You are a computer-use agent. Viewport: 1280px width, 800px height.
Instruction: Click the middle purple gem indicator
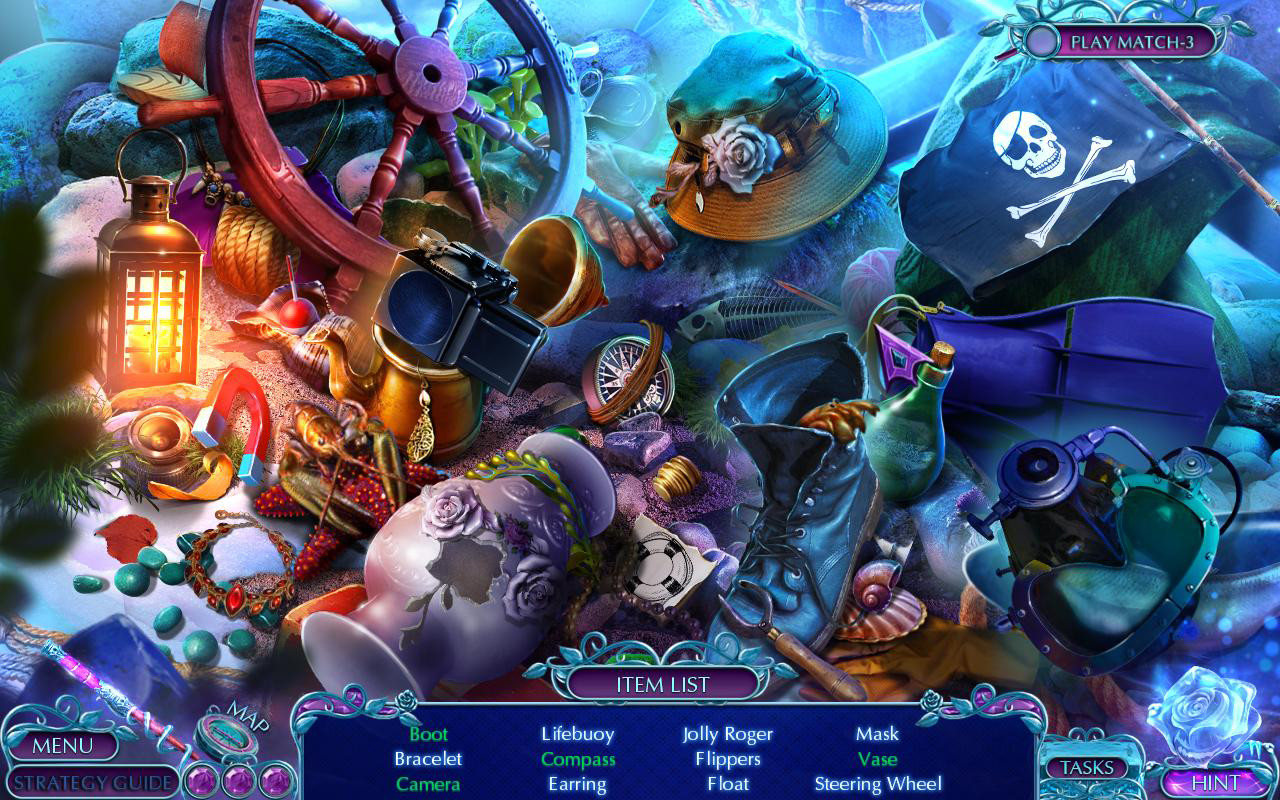click(237, 779)
